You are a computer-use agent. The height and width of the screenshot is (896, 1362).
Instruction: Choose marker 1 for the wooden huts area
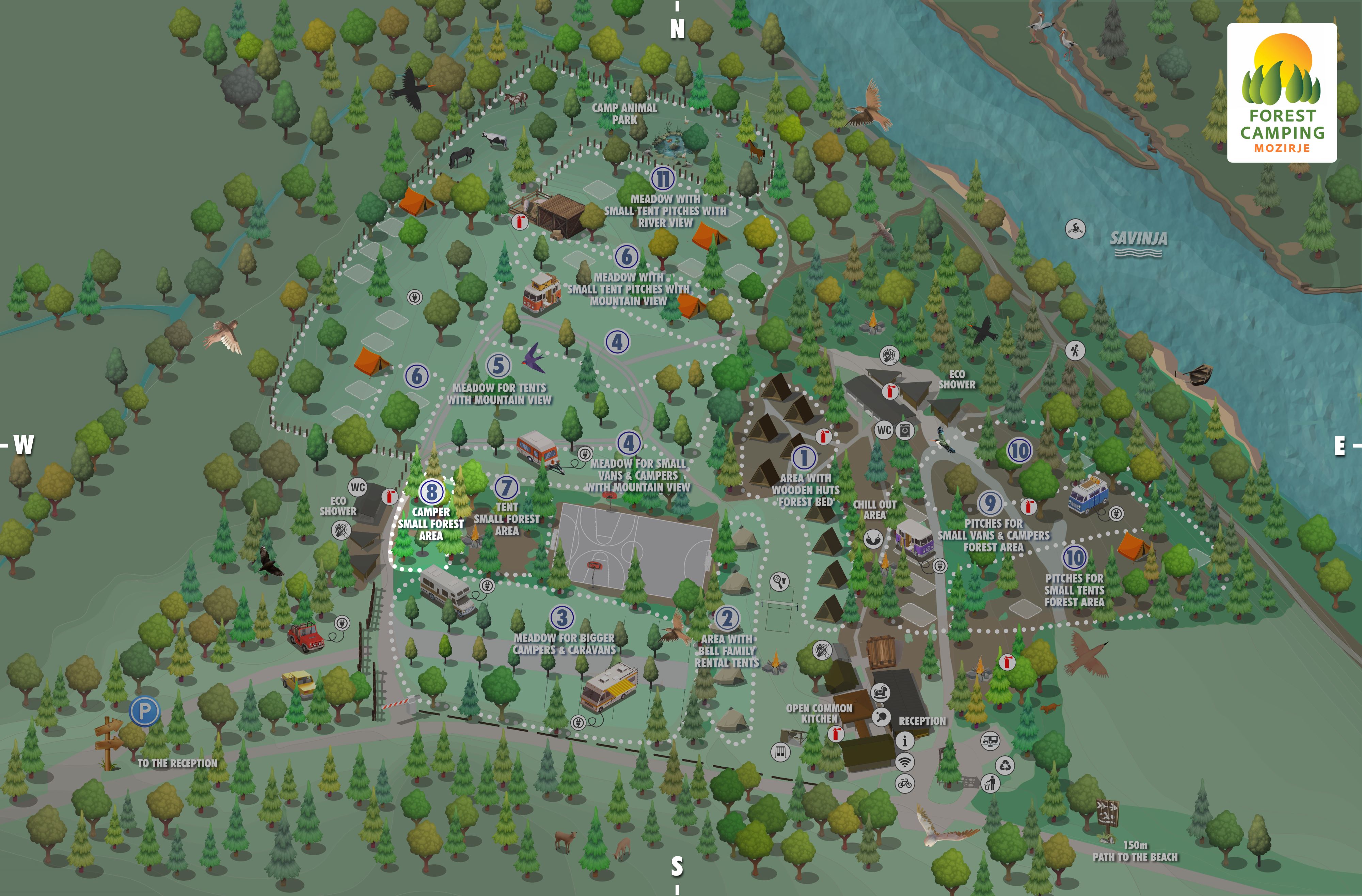(x=804, y=458)
